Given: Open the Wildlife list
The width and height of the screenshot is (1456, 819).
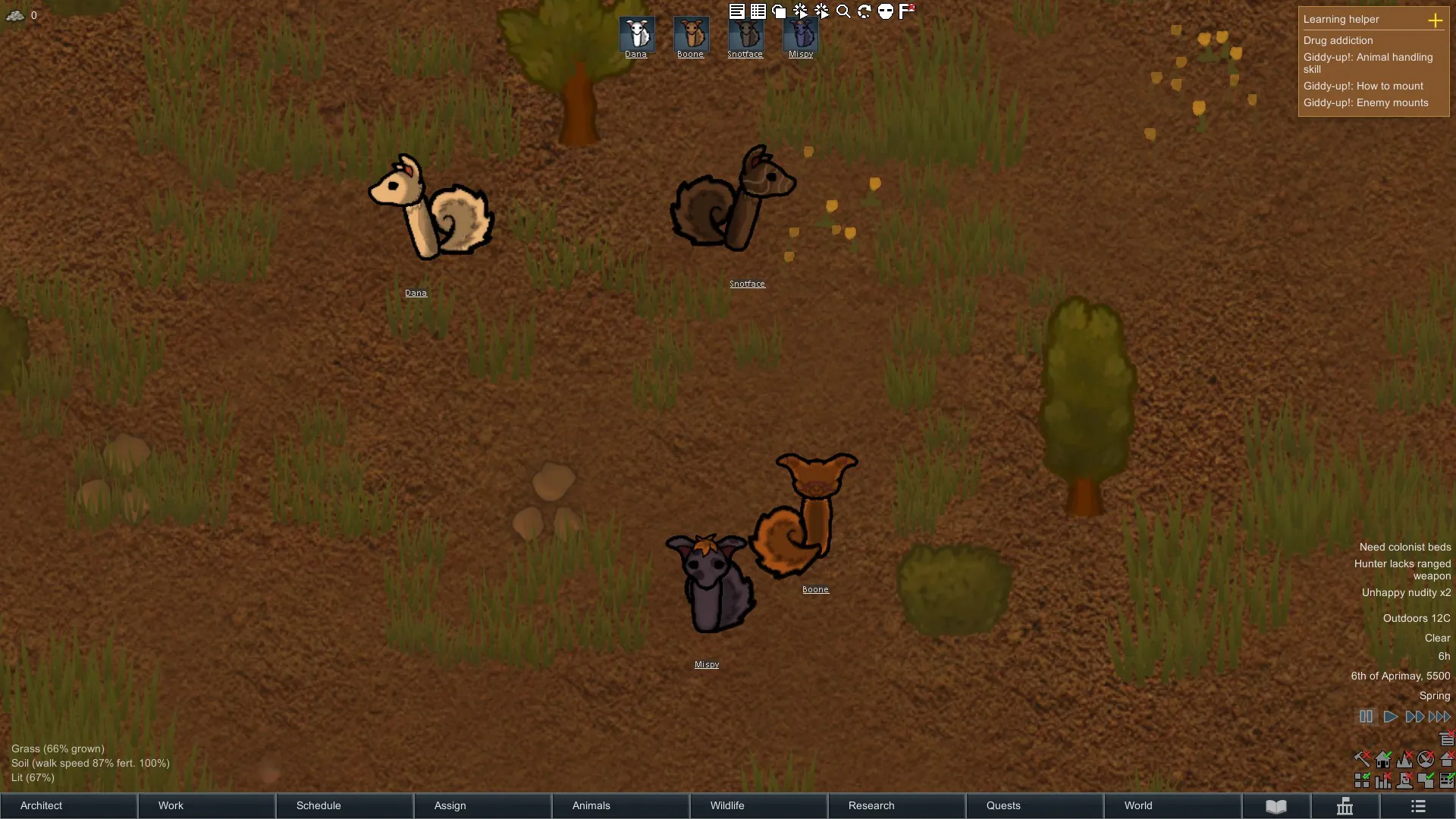Looking at the screenshot, I should point(758,805).
